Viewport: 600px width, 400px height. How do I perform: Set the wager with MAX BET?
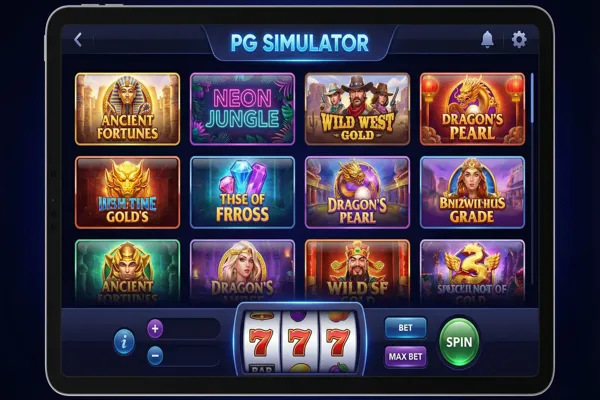(x=405, y=356)
